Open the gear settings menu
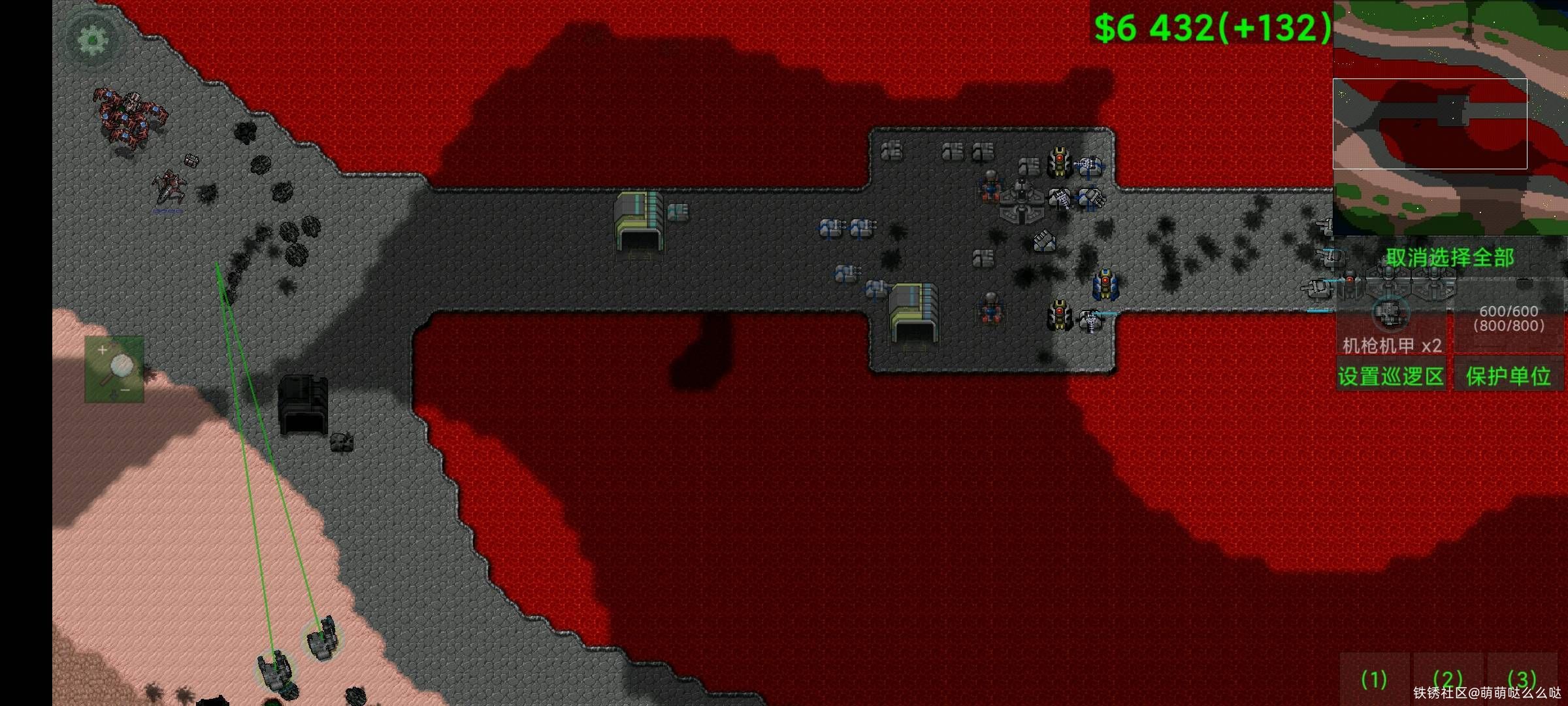 pyautogui.click(x=92, y=41)
